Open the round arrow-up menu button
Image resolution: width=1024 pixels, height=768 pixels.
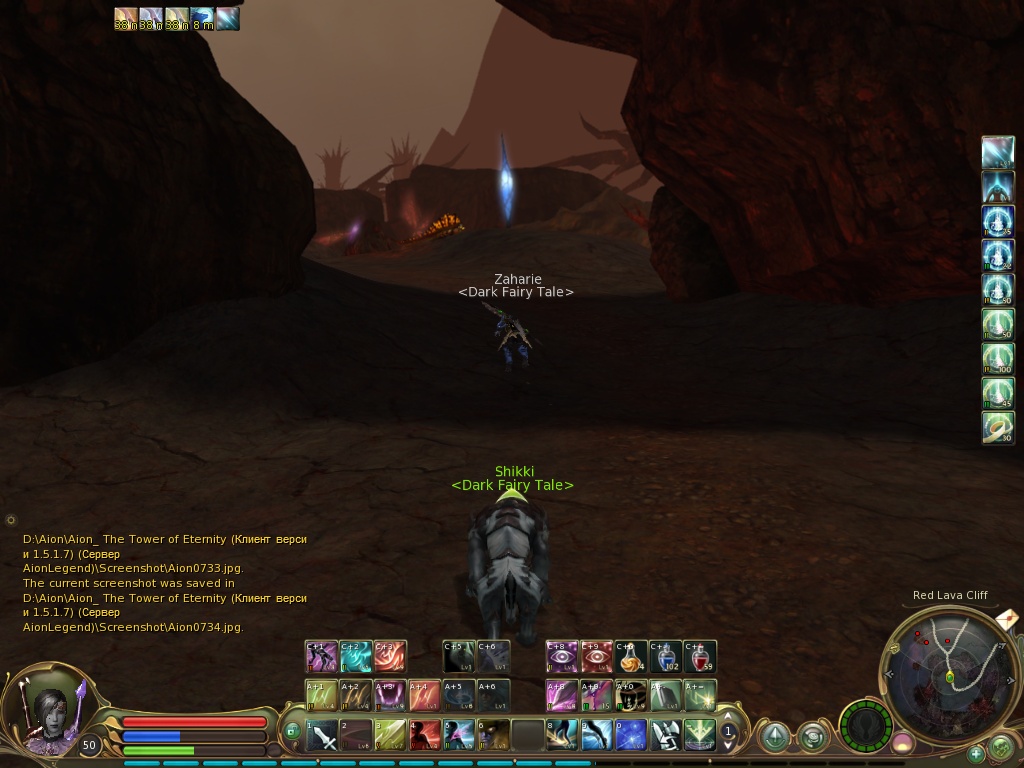pyautogui.click(x=774, y=737)
